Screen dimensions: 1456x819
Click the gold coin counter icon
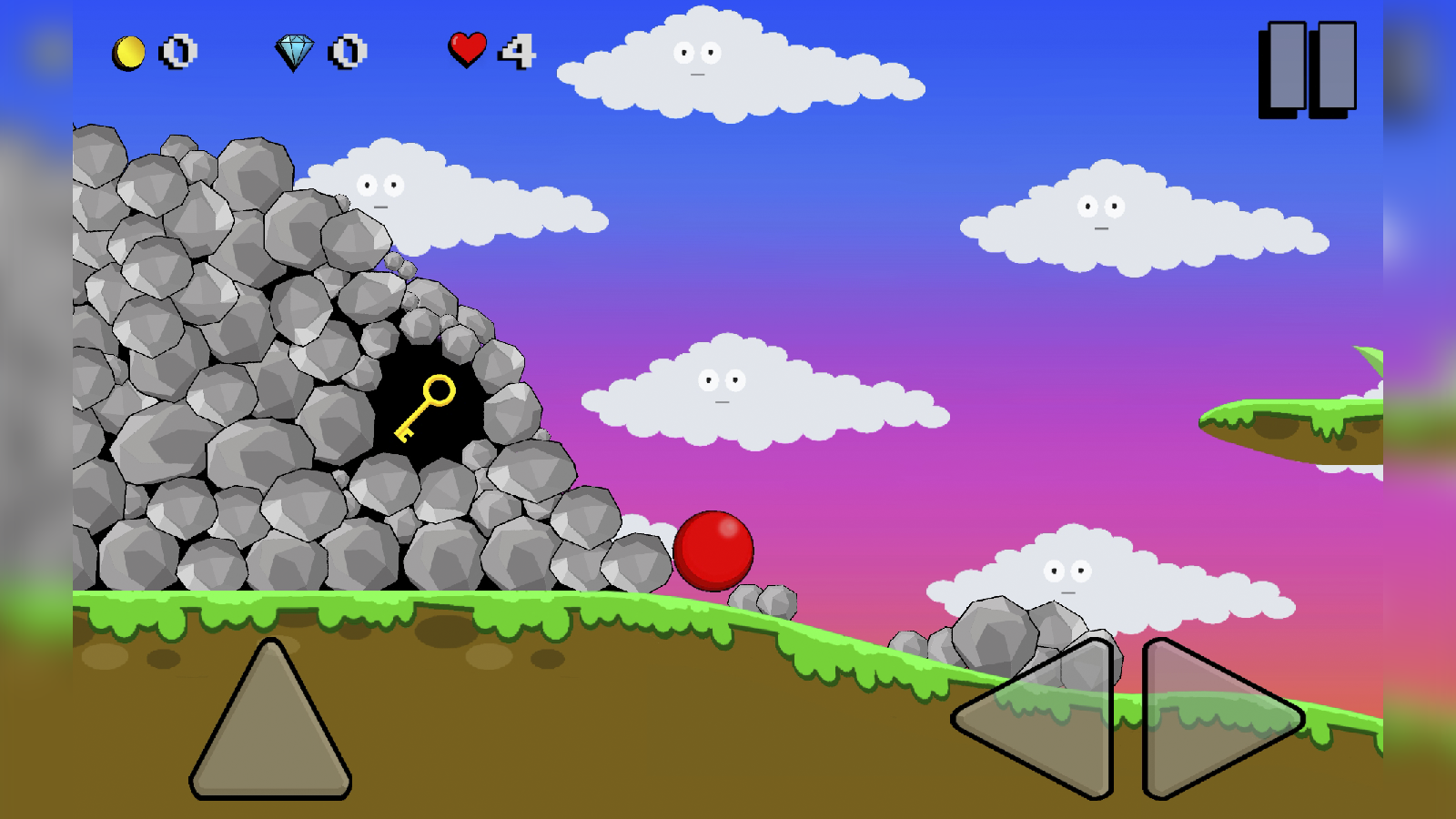click(x=127, y=53)
